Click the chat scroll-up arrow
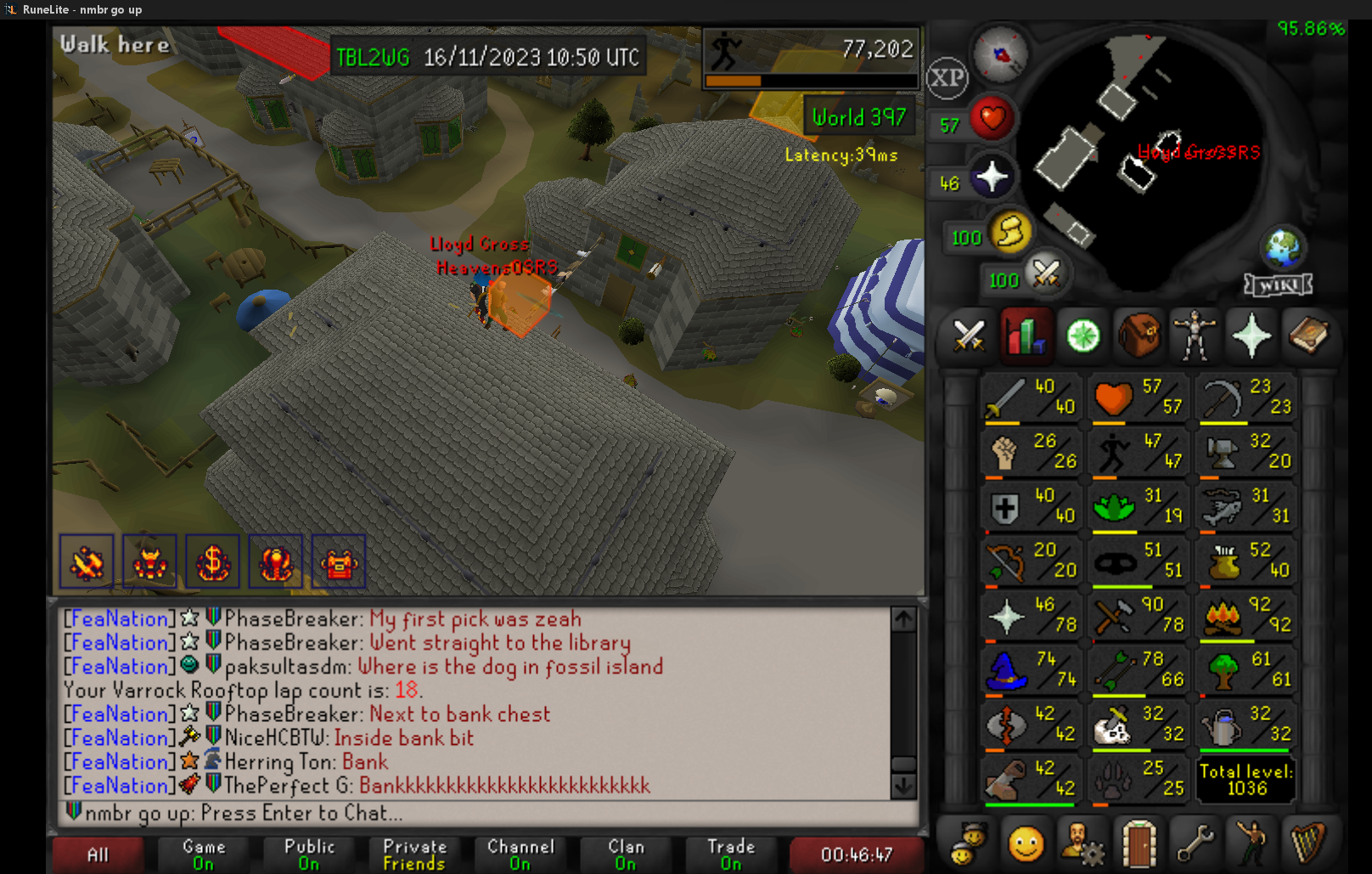Viewport: 1372px width, 874px height. click(x=903, y=619)
